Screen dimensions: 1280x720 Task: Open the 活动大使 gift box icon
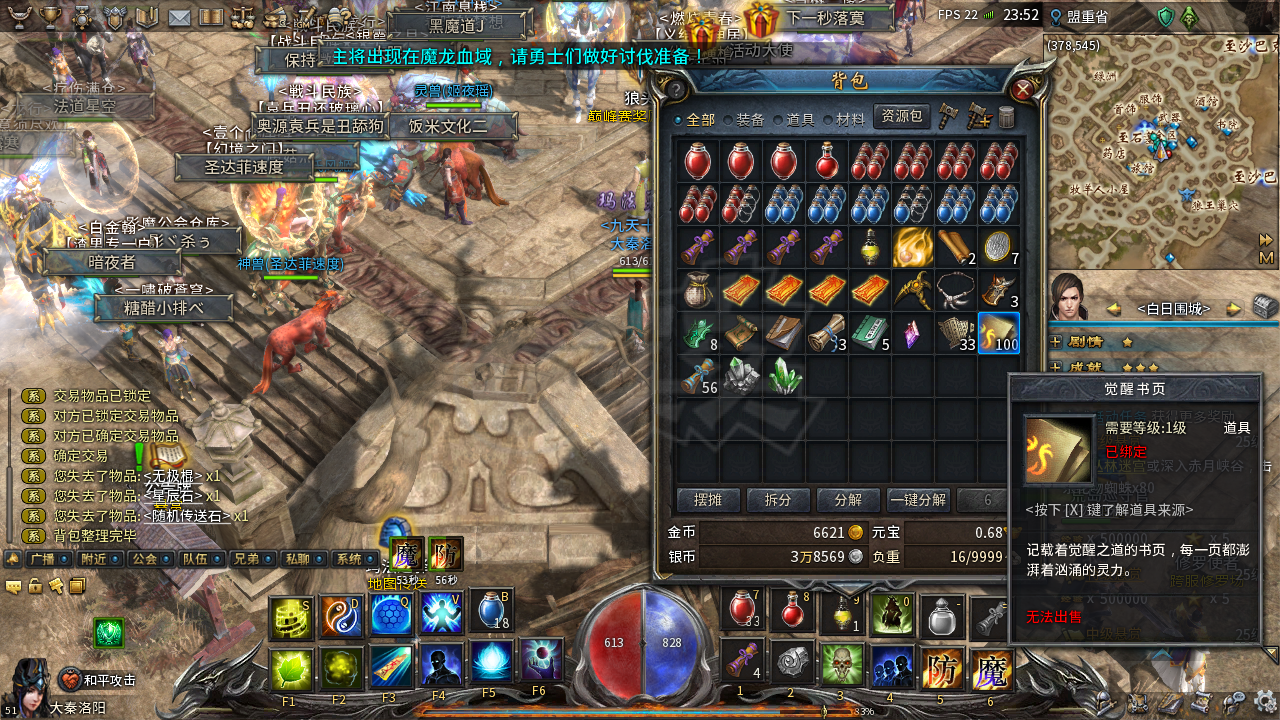[x=762, y=20]
